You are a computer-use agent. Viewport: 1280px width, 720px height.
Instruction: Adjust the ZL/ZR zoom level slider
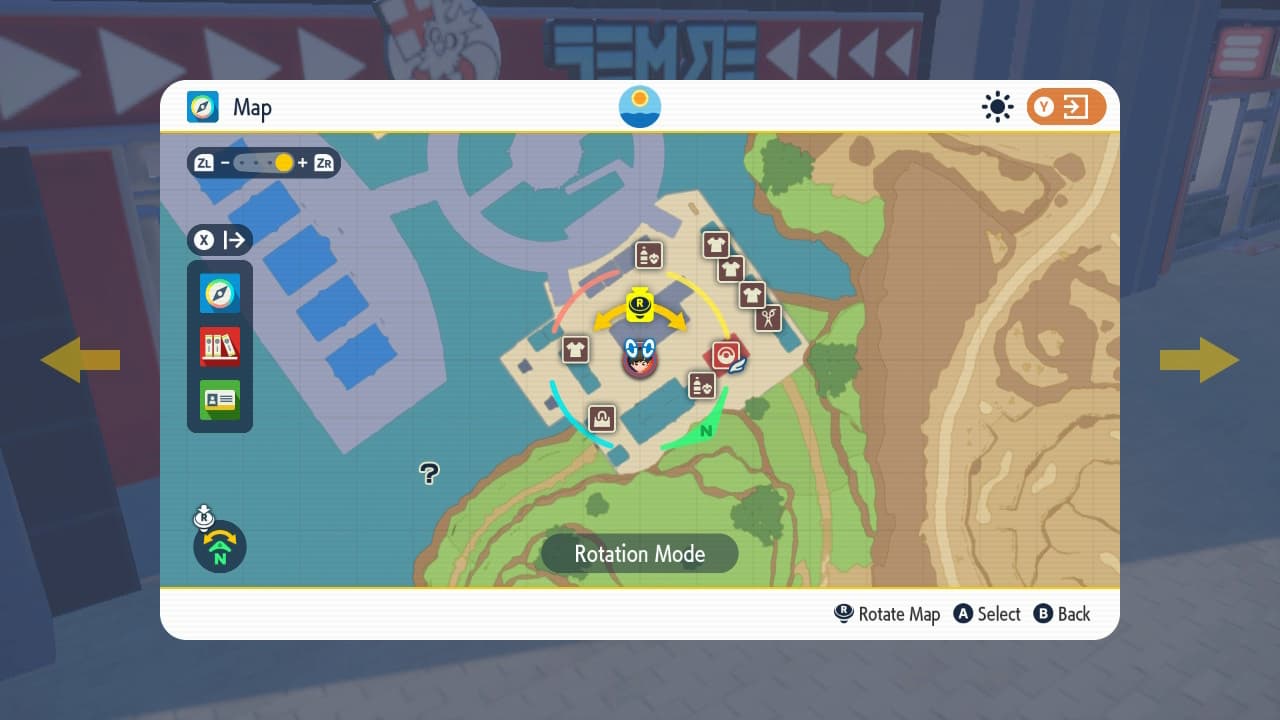265,163
